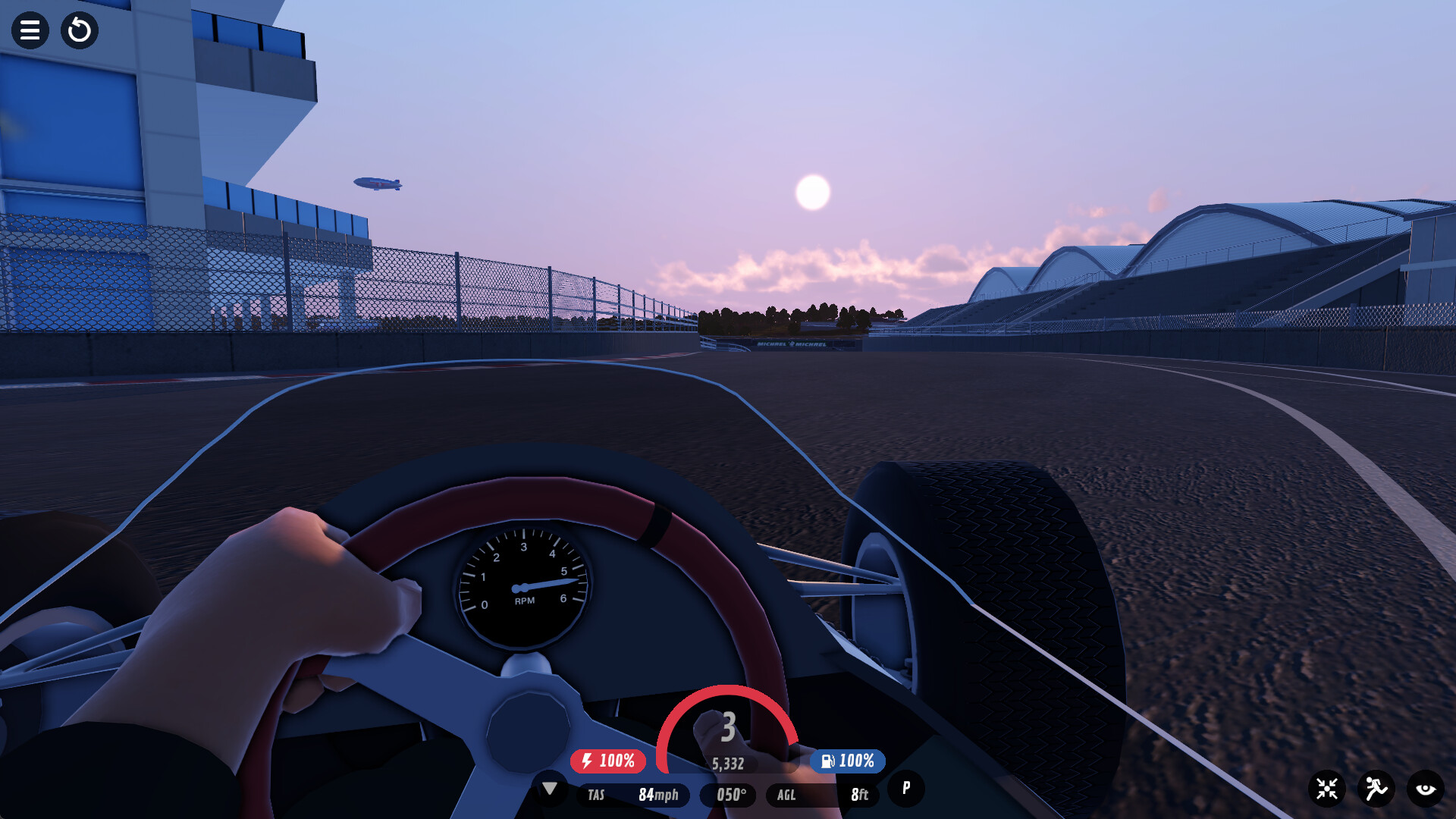This screenshot has height=819, width=1456.
Task: Click the circular restart arrow button
Action: pyautogui.click(x=80, y=30)
